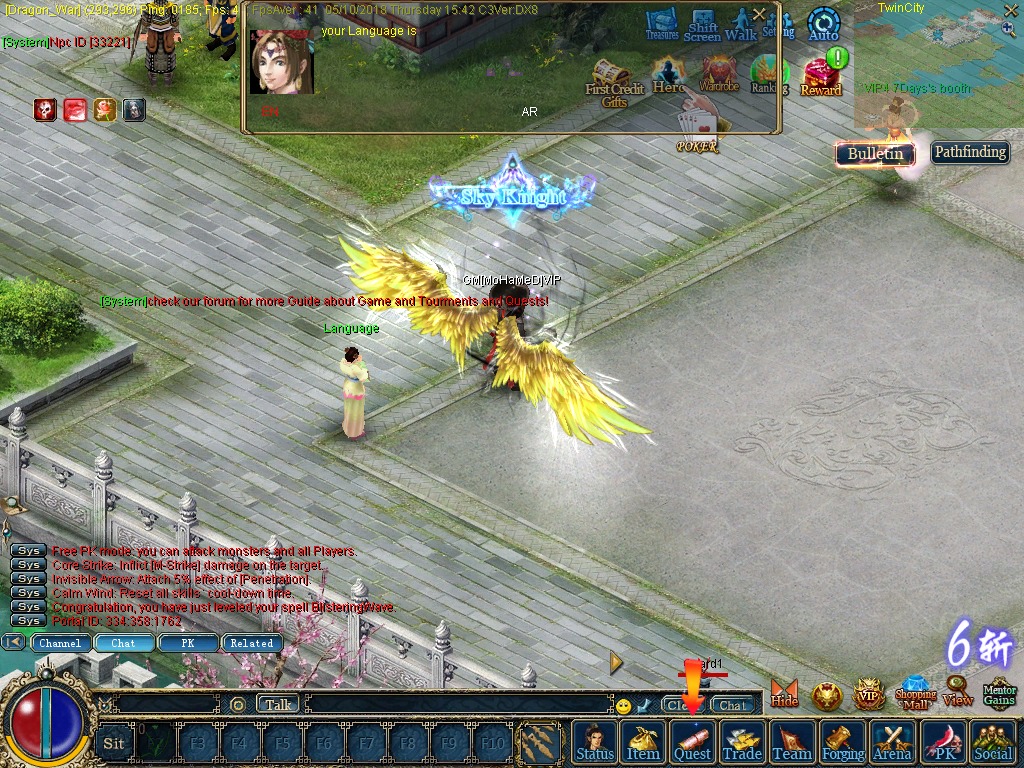Claim the Reward chest icon
Viewport: 1024px width, 768px height.
pyautogui.click(x=821, y=77)
